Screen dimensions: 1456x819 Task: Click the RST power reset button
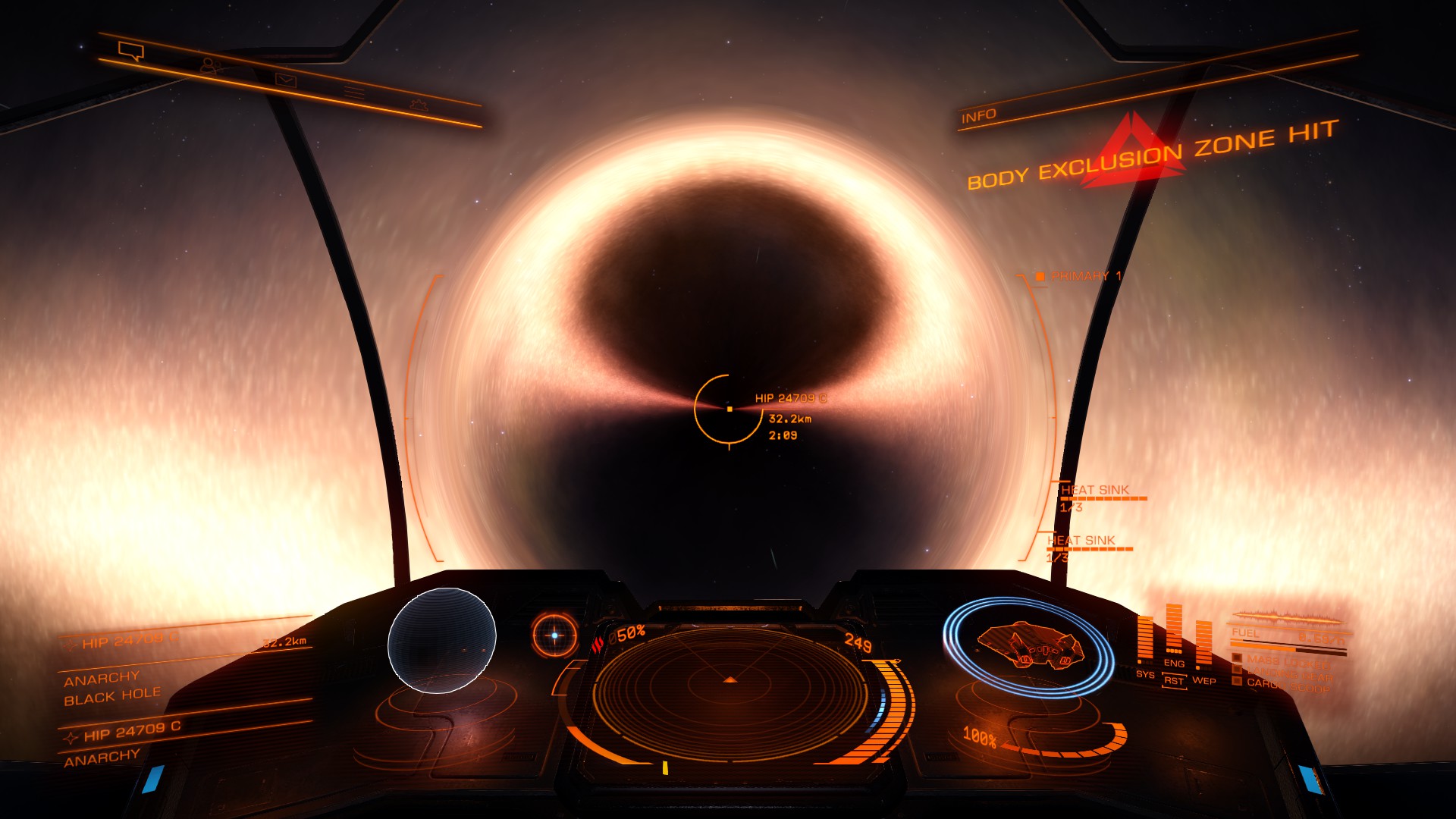1173,681
